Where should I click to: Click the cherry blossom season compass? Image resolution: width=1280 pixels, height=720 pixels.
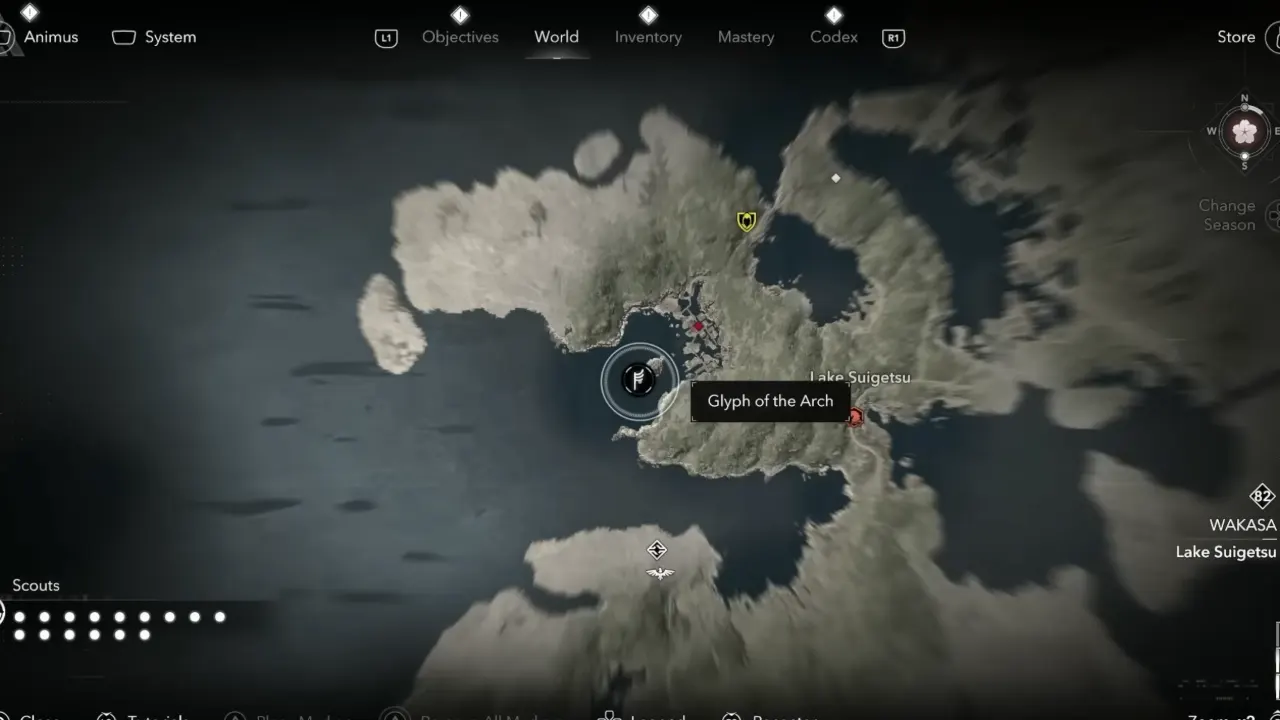coord(1244,131)
